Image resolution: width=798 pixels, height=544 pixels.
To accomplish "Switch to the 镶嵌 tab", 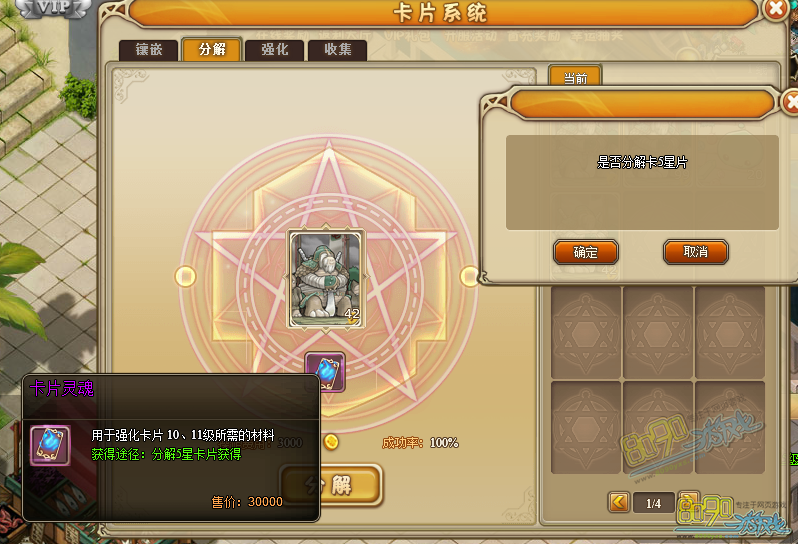I will [x=149, y=50].
